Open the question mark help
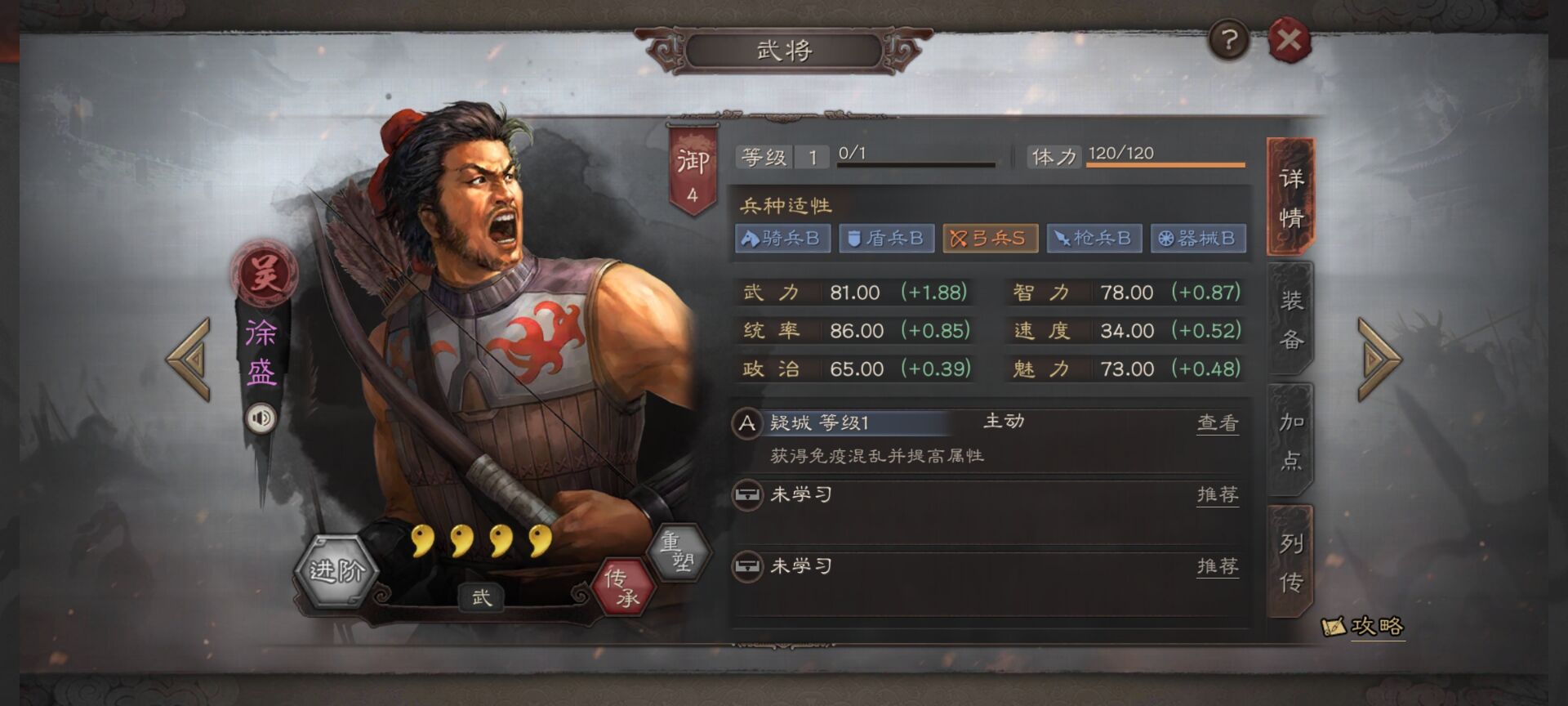The image size is (1568, 706). 1229,39
